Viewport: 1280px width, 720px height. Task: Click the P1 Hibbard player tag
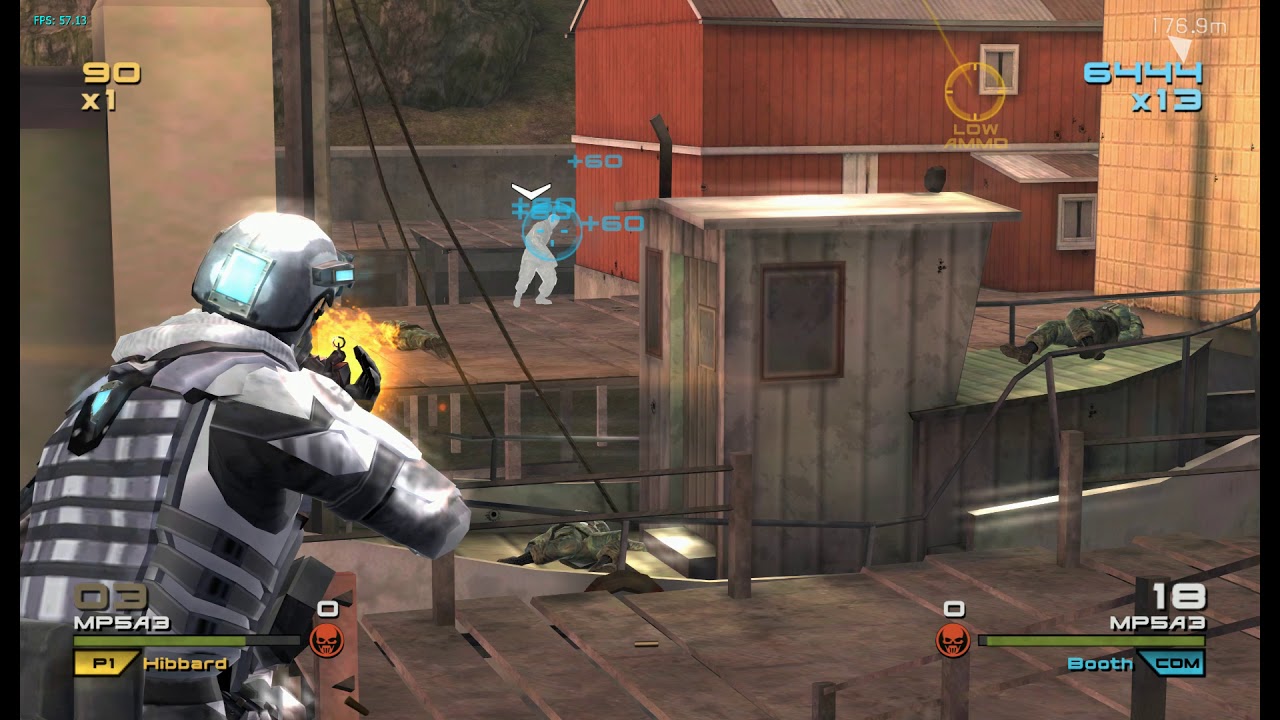point(150,663)
